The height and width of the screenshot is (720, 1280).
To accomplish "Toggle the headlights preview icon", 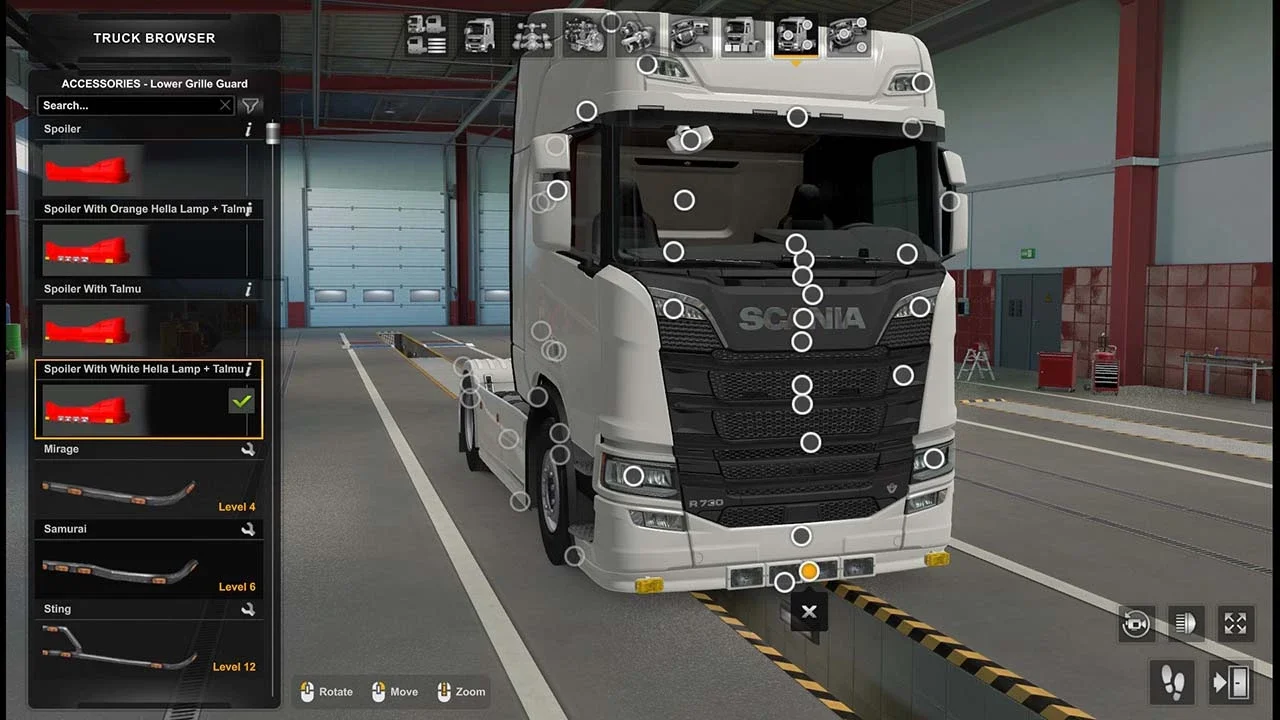I will (x=1185, y=624).
